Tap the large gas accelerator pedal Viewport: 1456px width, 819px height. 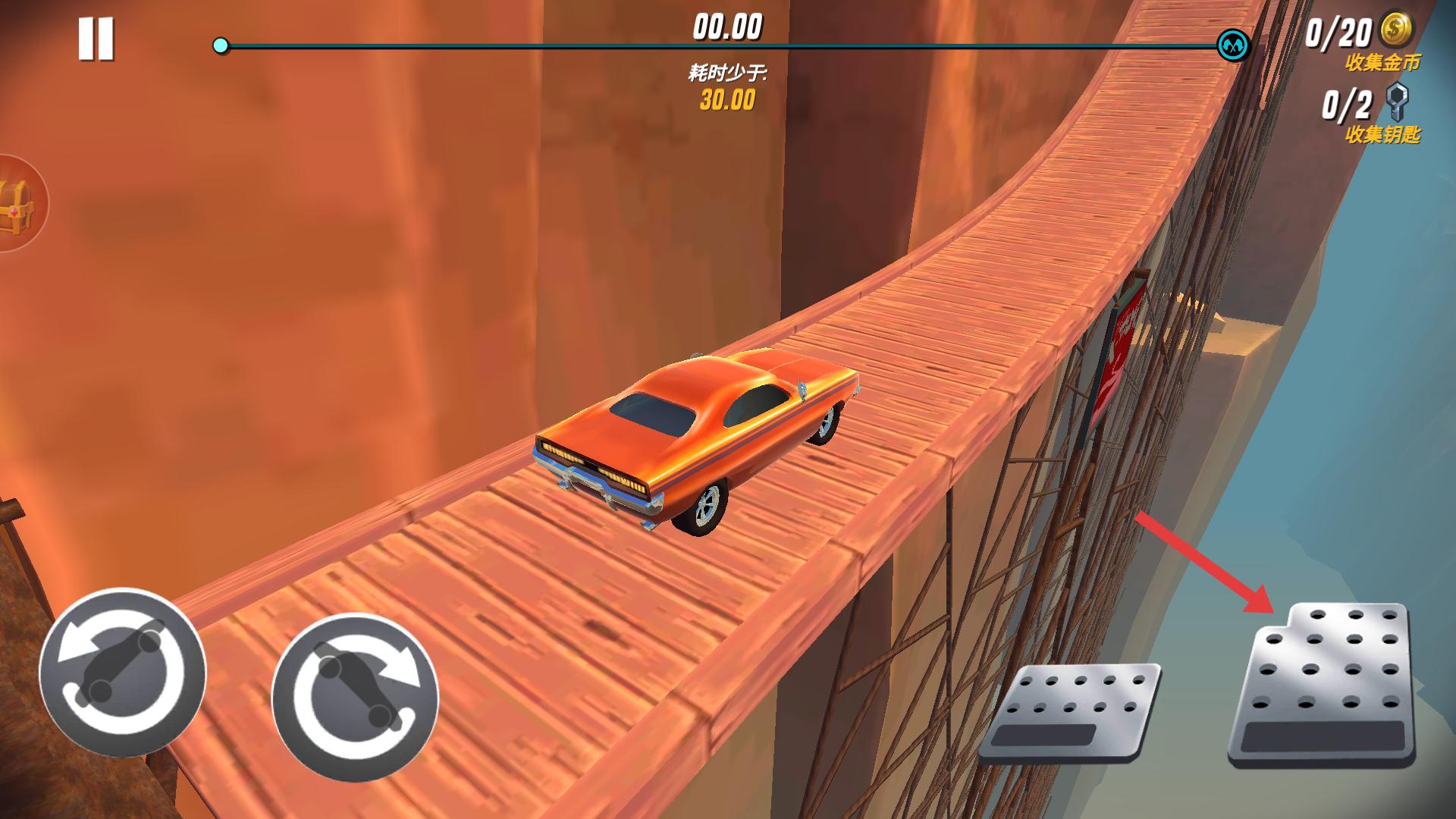click(x=1321, y=685)
